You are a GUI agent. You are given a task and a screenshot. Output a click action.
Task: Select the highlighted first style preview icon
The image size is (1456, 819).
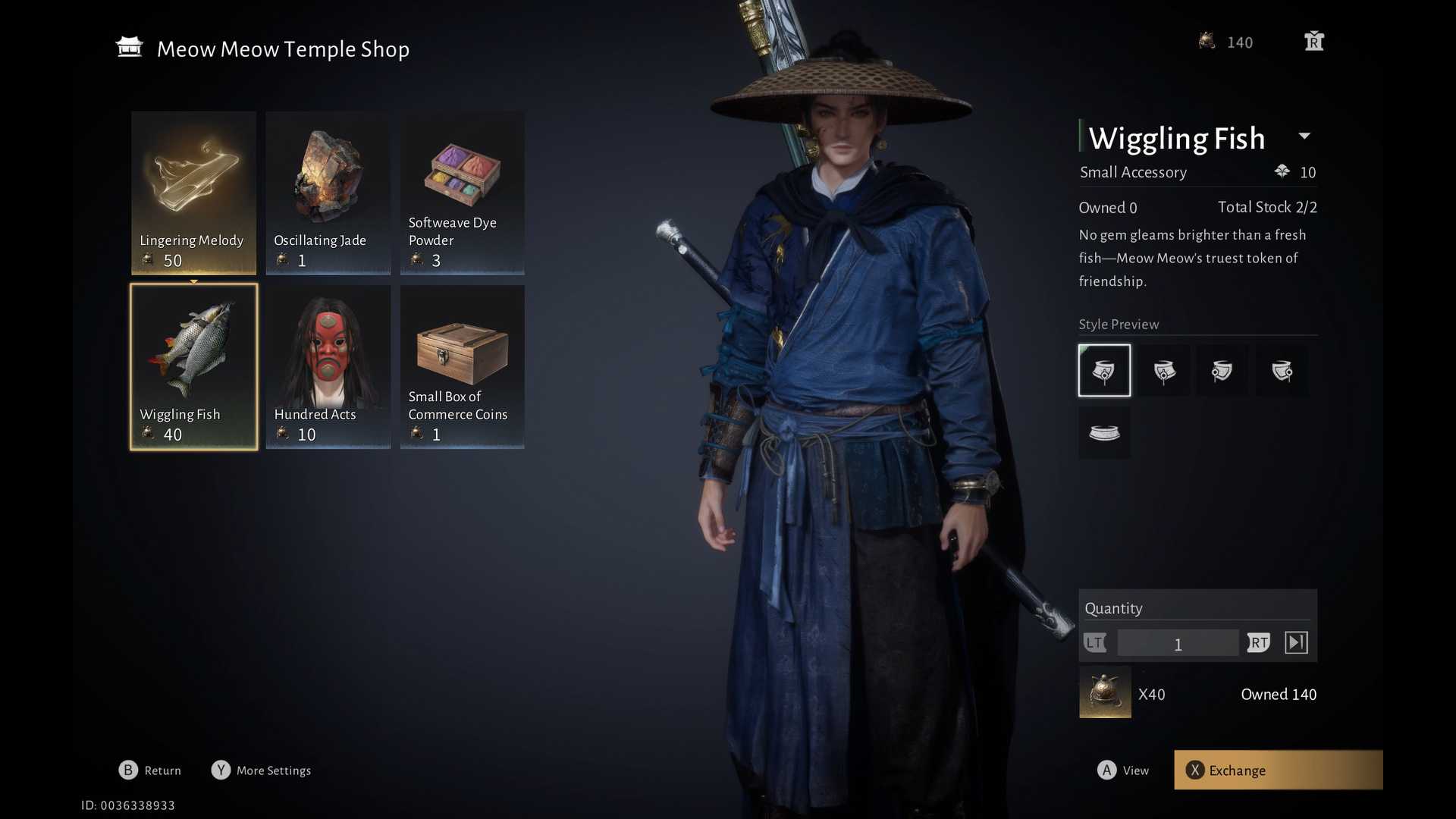pos(1104,371)
